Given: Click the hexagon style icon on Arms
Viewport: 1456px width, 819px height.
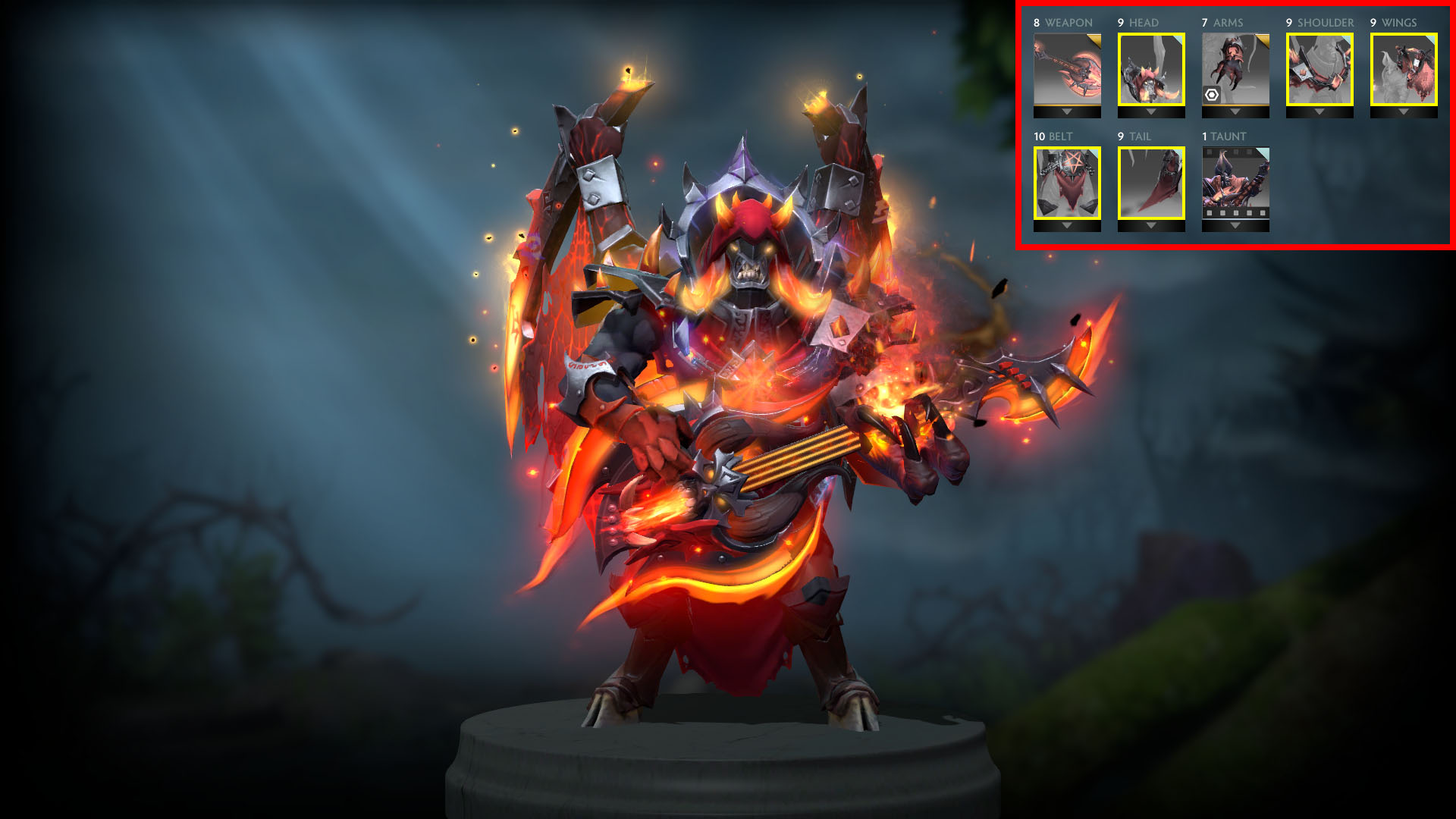Looking at the screenshot, I should pos(1212,95).
